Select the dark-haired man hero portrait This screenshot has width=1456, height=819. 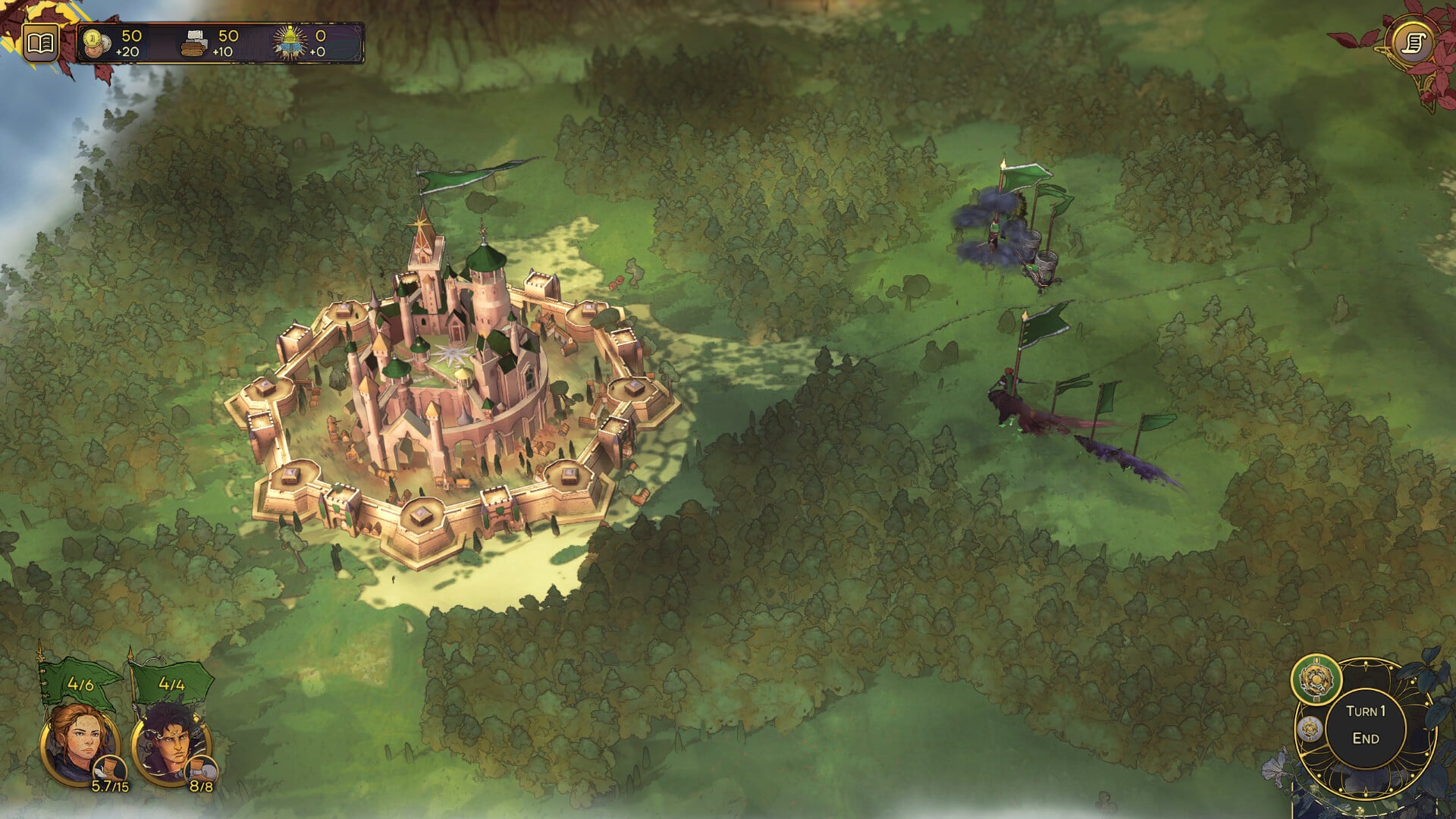pyautogui.click(x=168, y=745)
